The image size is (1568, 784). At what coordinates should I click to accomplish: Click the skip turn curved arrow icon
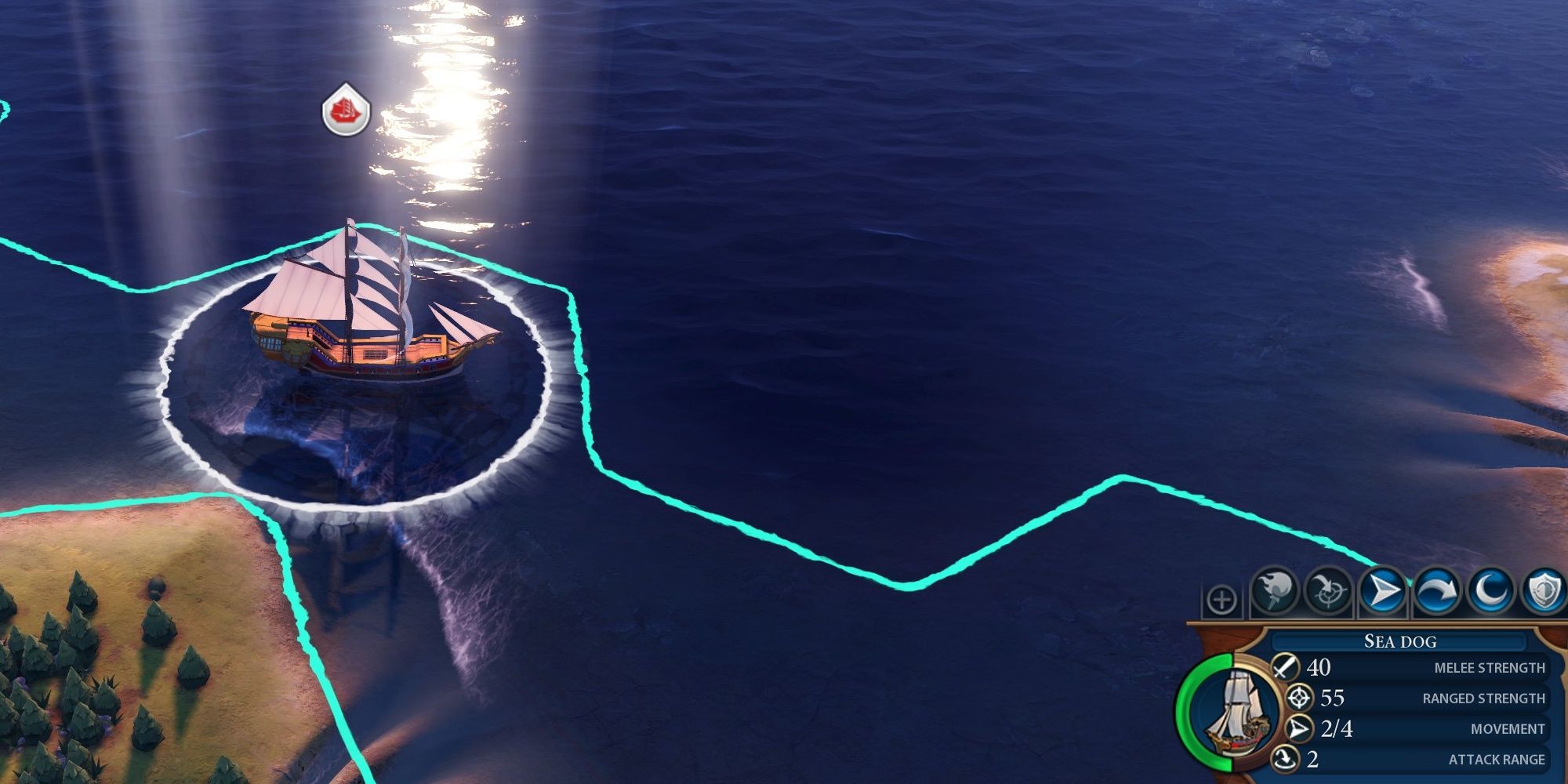1436,590
